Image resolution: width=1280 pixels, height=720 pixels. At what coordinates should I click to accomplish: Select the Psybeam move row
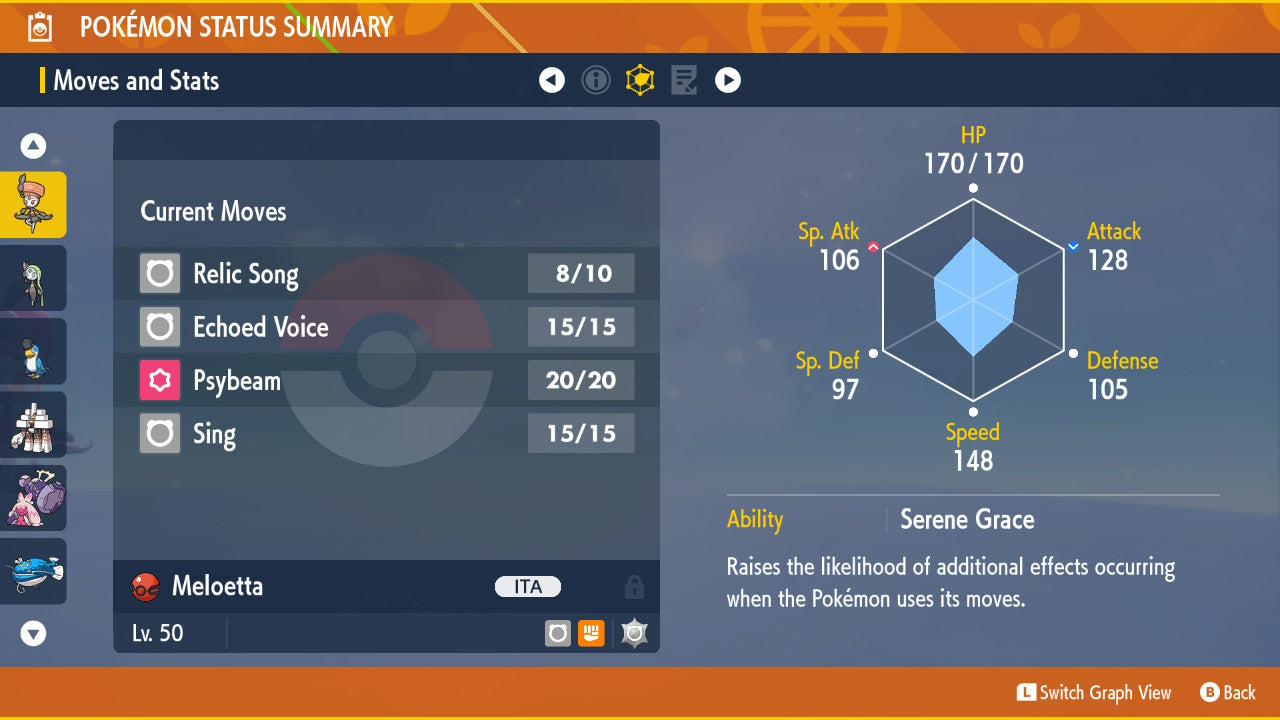386,381
